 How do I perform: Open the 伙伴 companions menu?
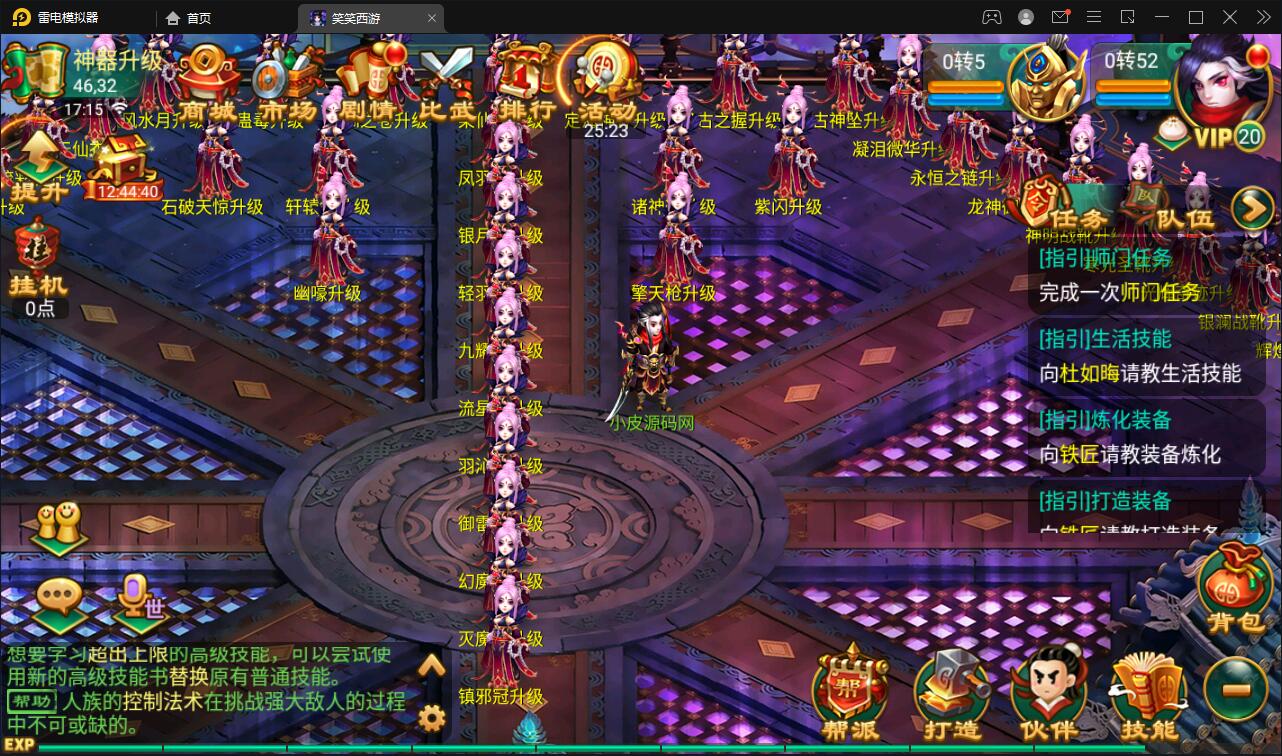[1049, 694]
